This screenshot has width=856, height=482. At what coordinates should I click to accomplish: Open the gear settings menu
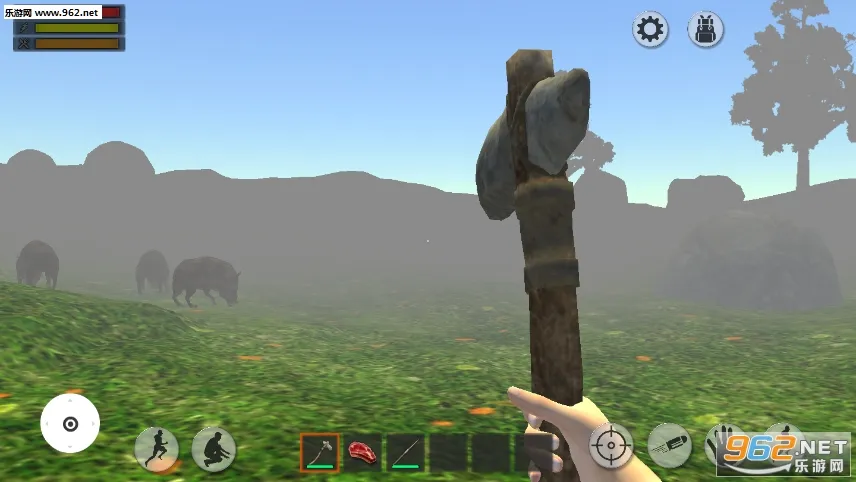[x=650, y=29]
